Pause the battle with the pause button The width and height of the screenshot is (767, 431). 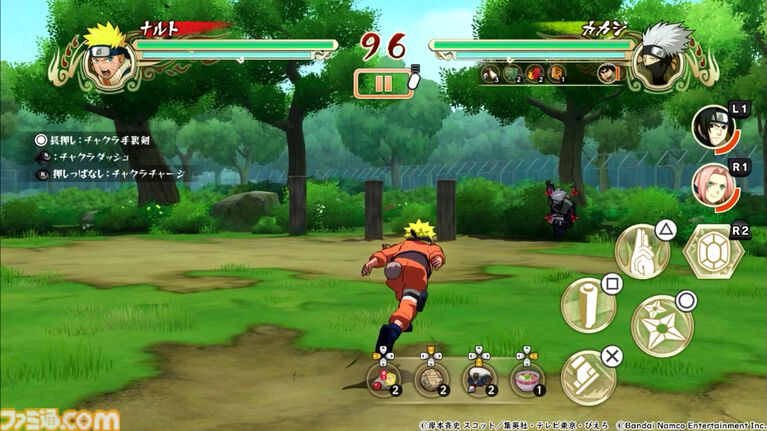(384, 83)
